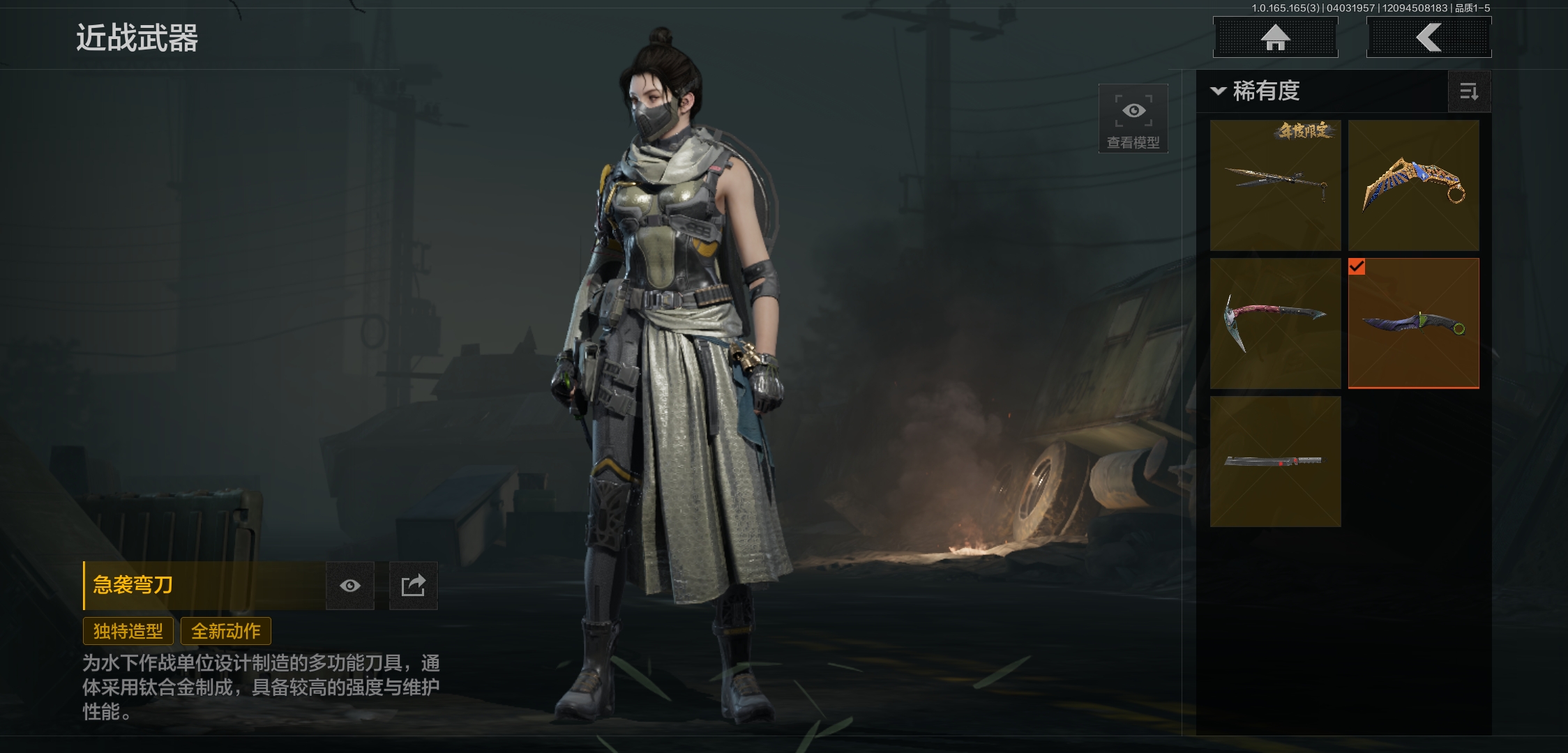Choose the gold and blue karambit
The width and height of the screenshot is (1568, 753).
click(x=1413, y=185)
